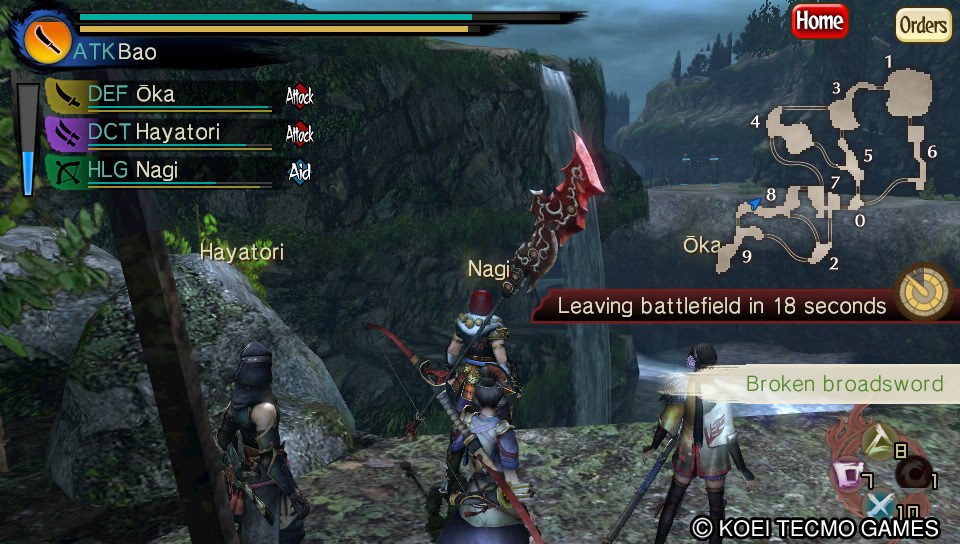Screen dimensions: 960x544
Task: Select the Nagi HLG party row
Action: (160, 170)
